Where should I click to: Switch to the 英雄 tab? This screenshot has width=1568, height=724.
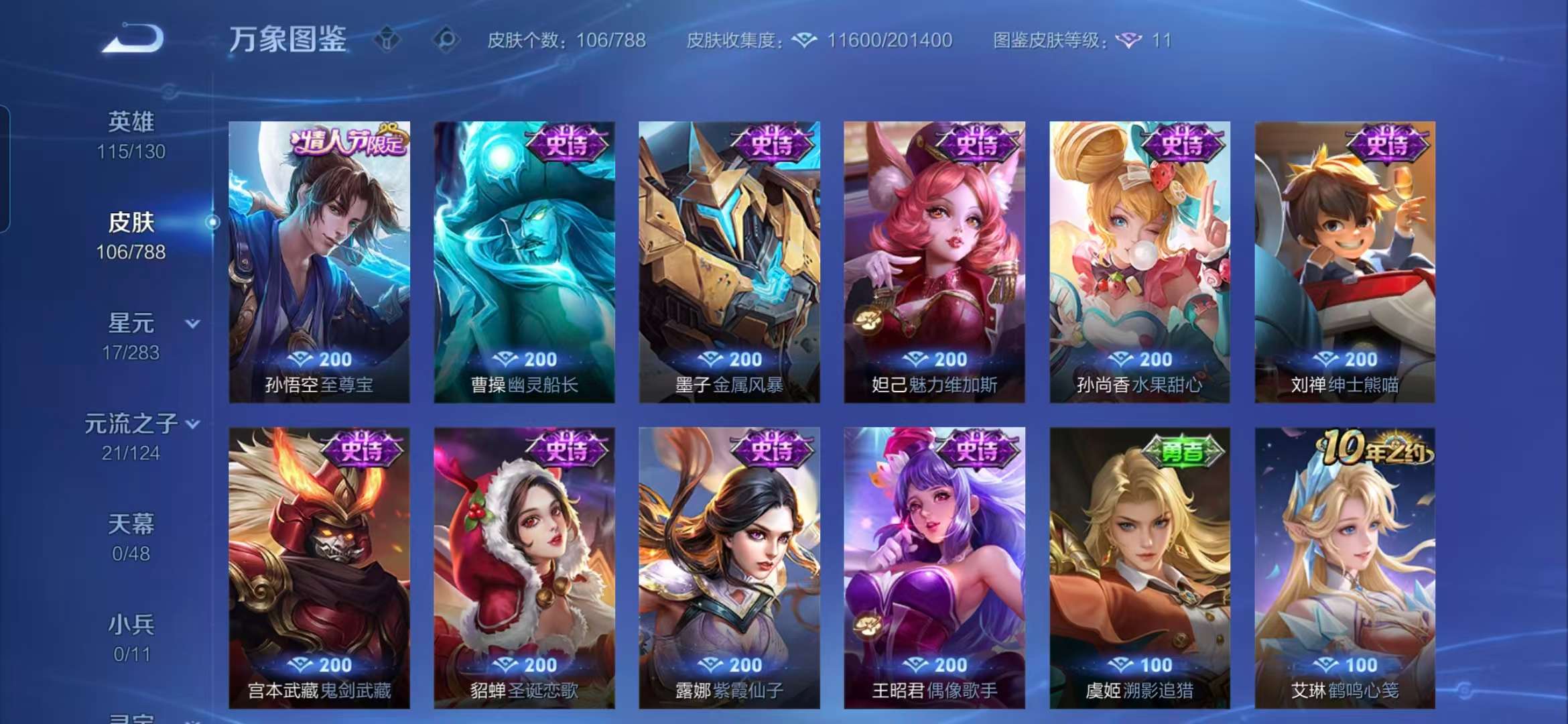tap(132, 119)
